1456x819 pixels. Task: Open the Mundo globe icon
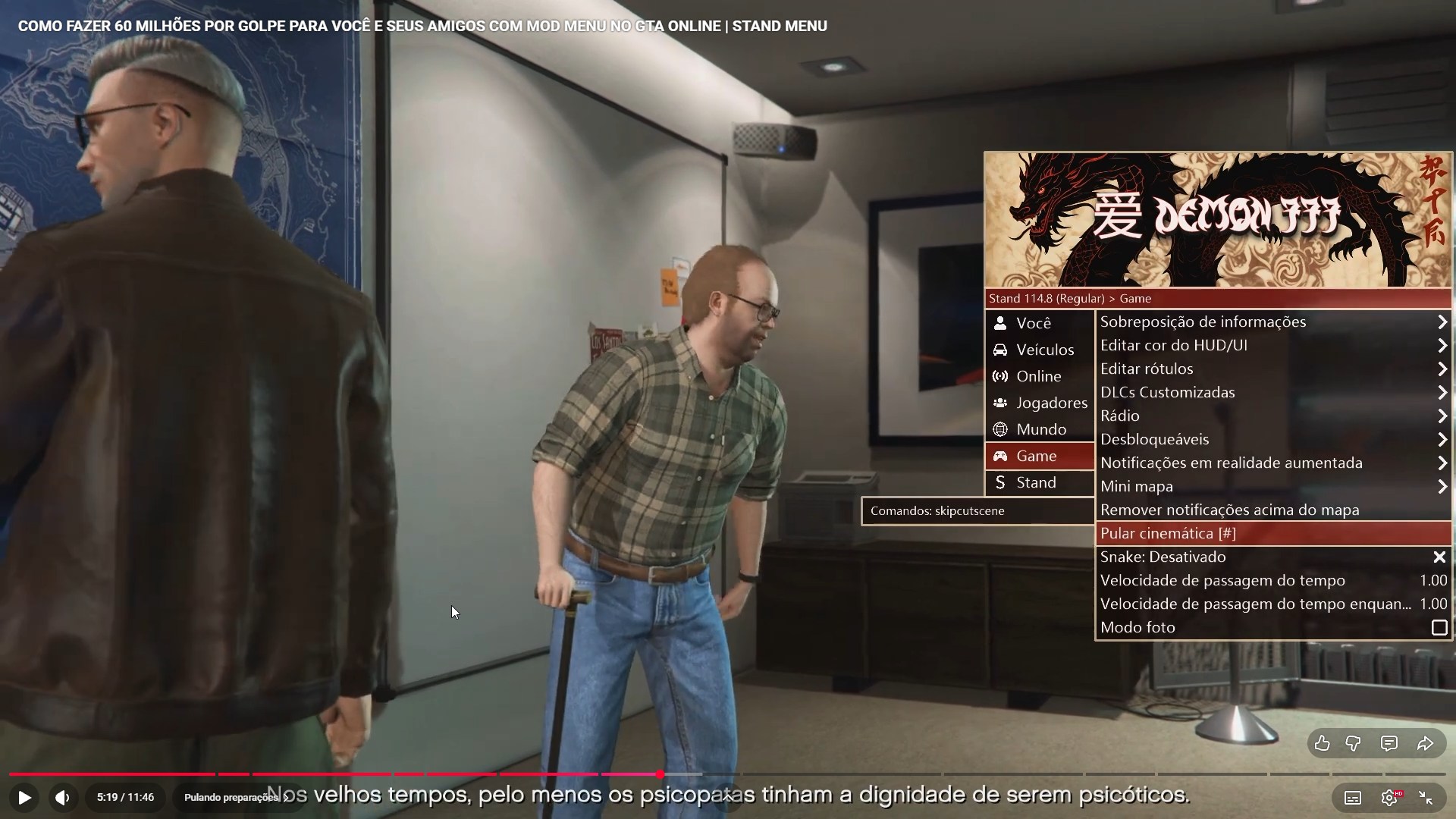pos(1000,429)
